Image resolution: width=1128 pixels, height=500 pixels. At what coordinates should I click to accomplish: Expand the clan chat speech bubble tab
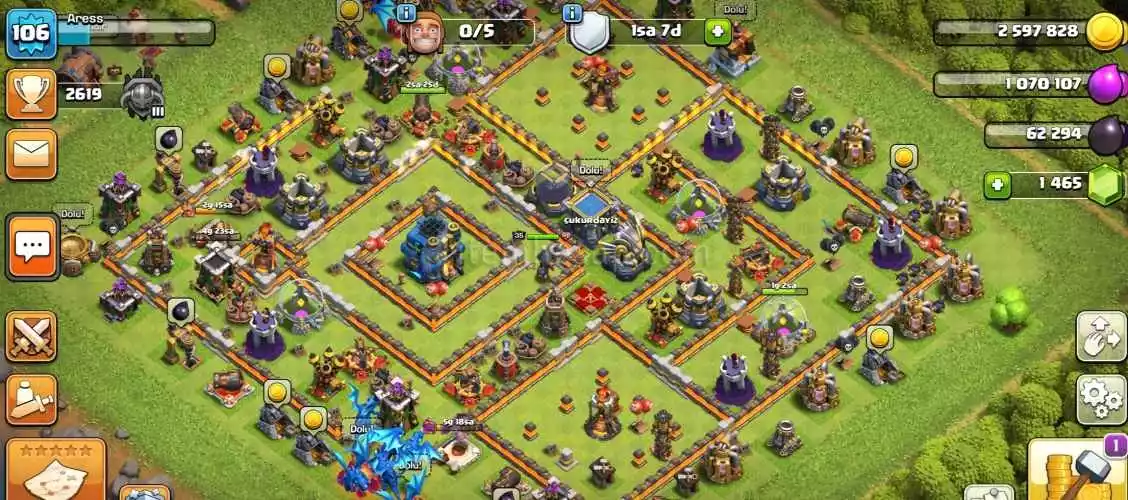coord(32,246)
